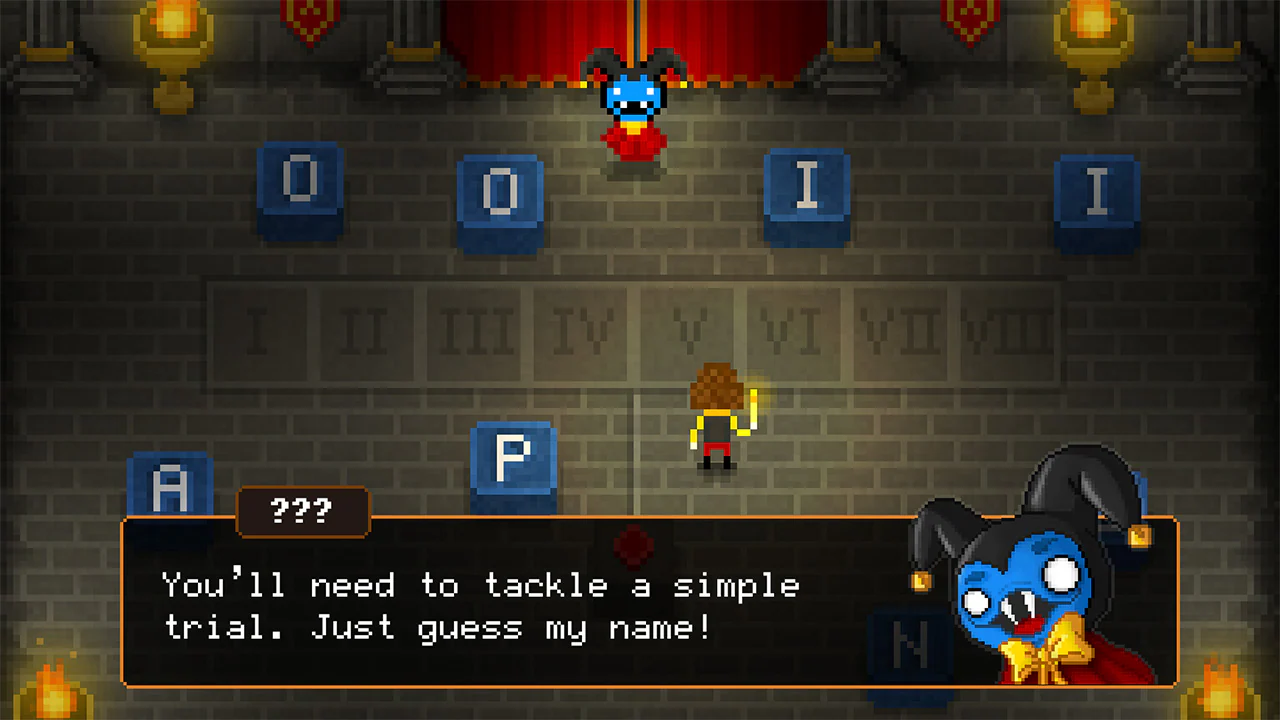The width and height of the screenshot is (1280, 720).
Task: Click the jester hanging from the curtain
Action: 634,95
